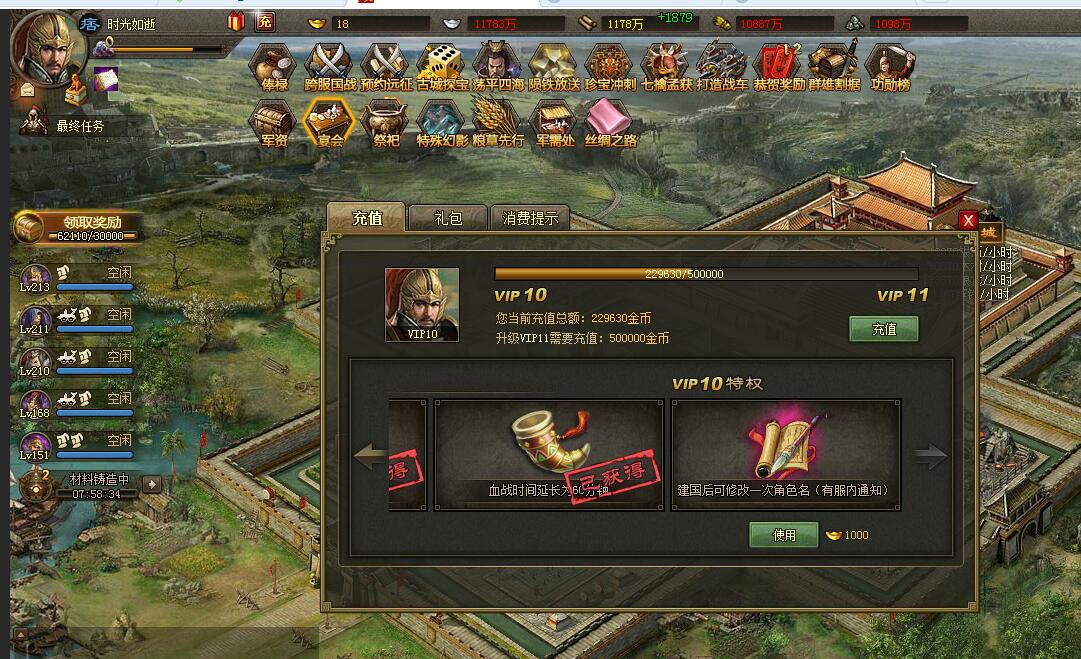Viewport: 1081px width, 659px height.
Task: Show next VIP privilege with right arrow
Action: click(930, 457)
